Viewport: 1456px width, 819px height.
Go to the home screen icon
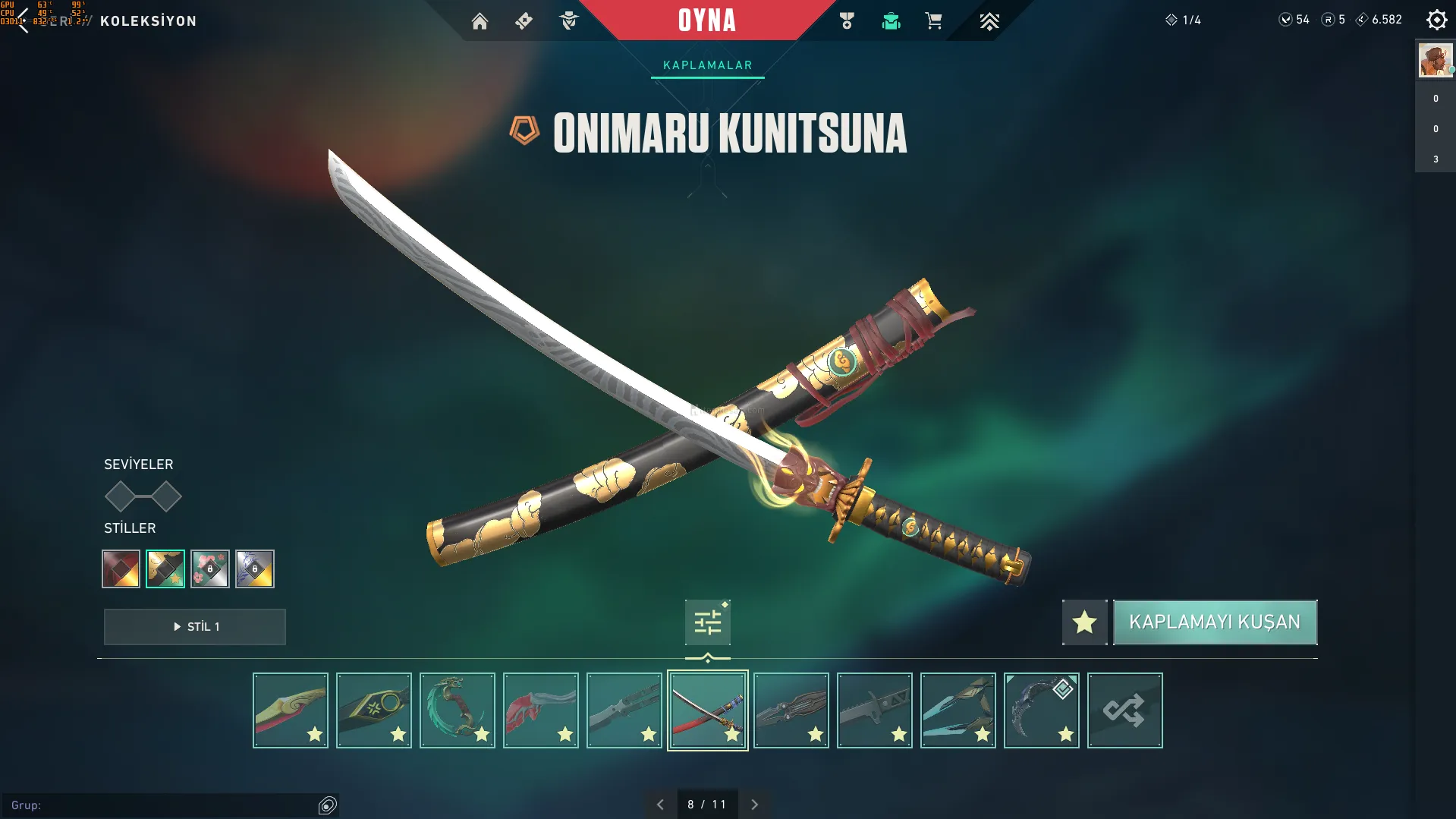[x=480, y=21]
